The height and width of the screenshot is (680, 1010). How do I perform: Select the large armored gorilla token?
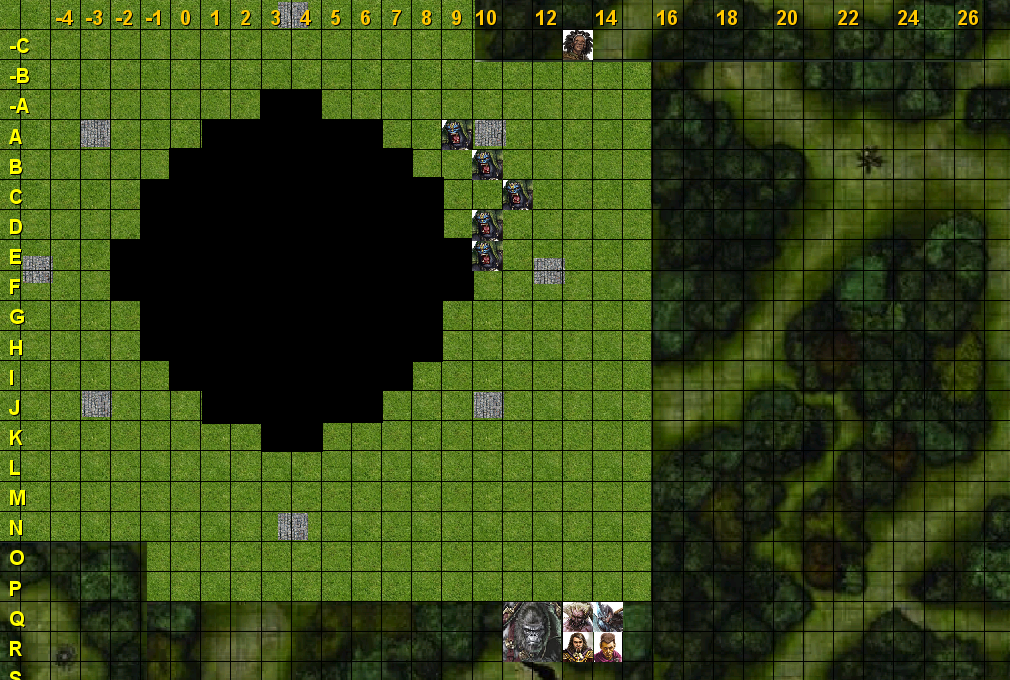(x=532, y=632)
